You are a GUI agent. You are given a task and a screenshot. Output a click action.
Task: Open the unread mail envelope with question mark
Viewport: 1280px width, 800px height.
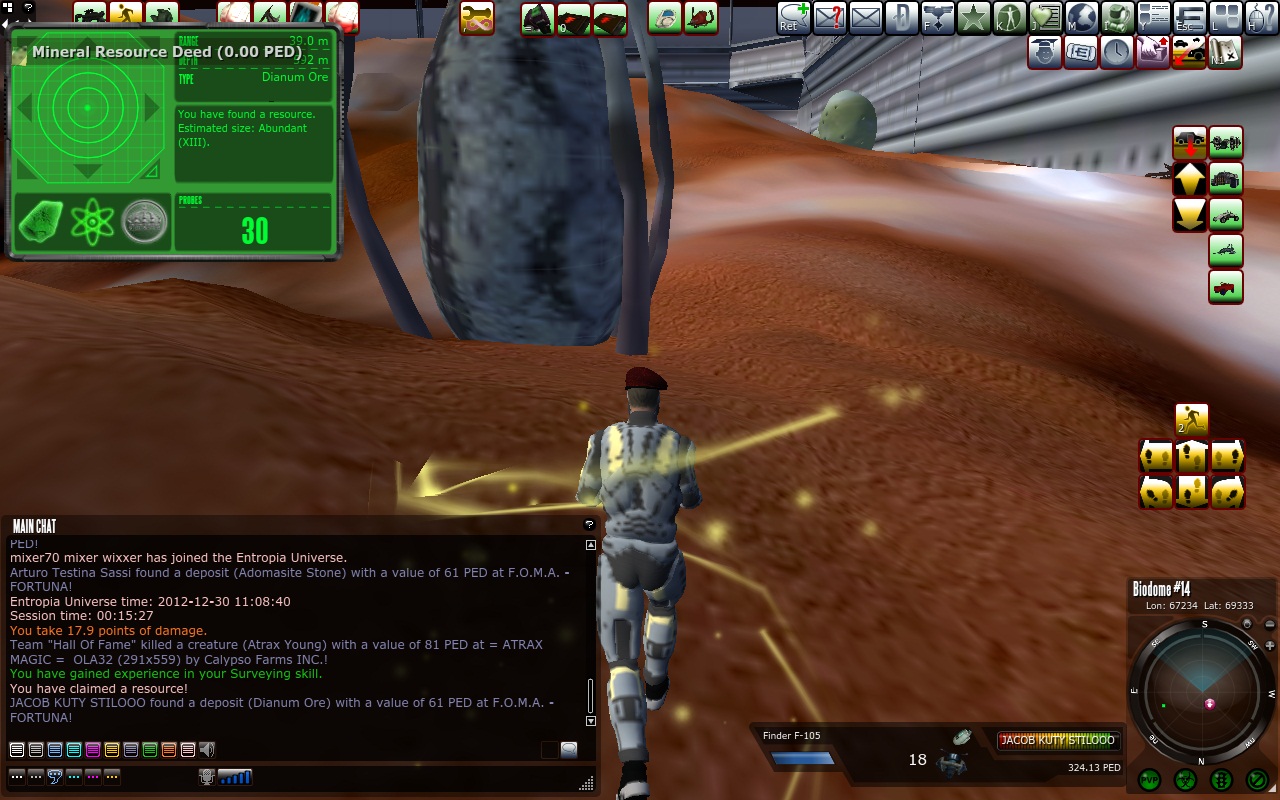click(829, 18)
